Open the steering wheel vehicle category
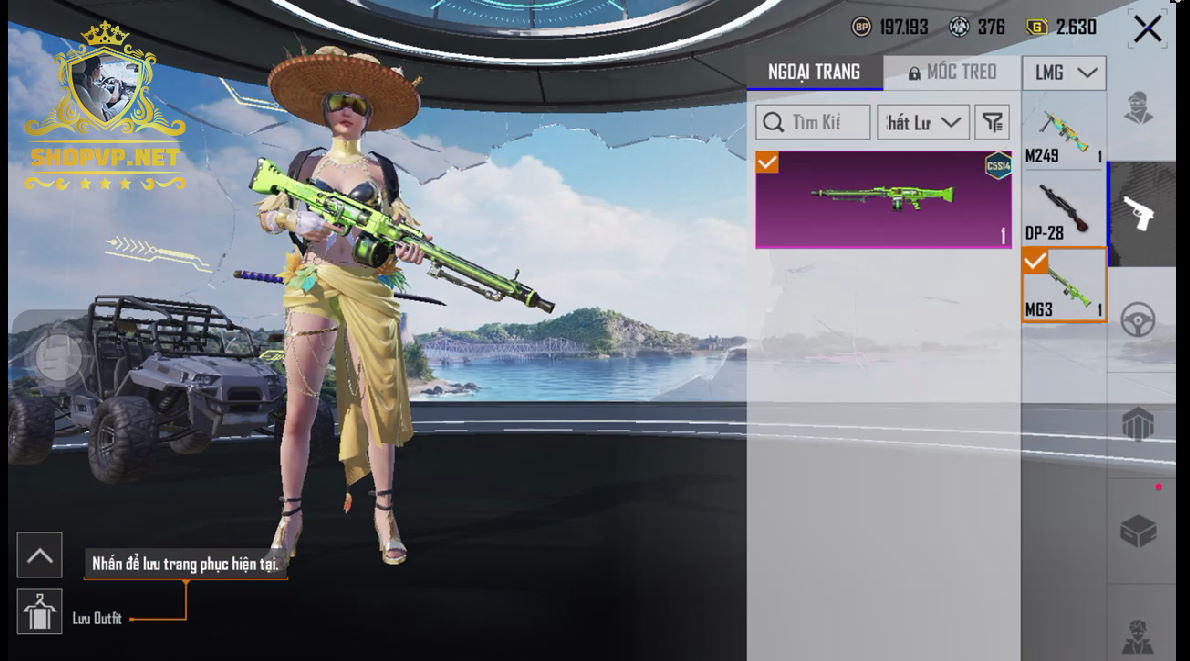This screenshot has height=661, width=1190. click(x=1138, y=319)
